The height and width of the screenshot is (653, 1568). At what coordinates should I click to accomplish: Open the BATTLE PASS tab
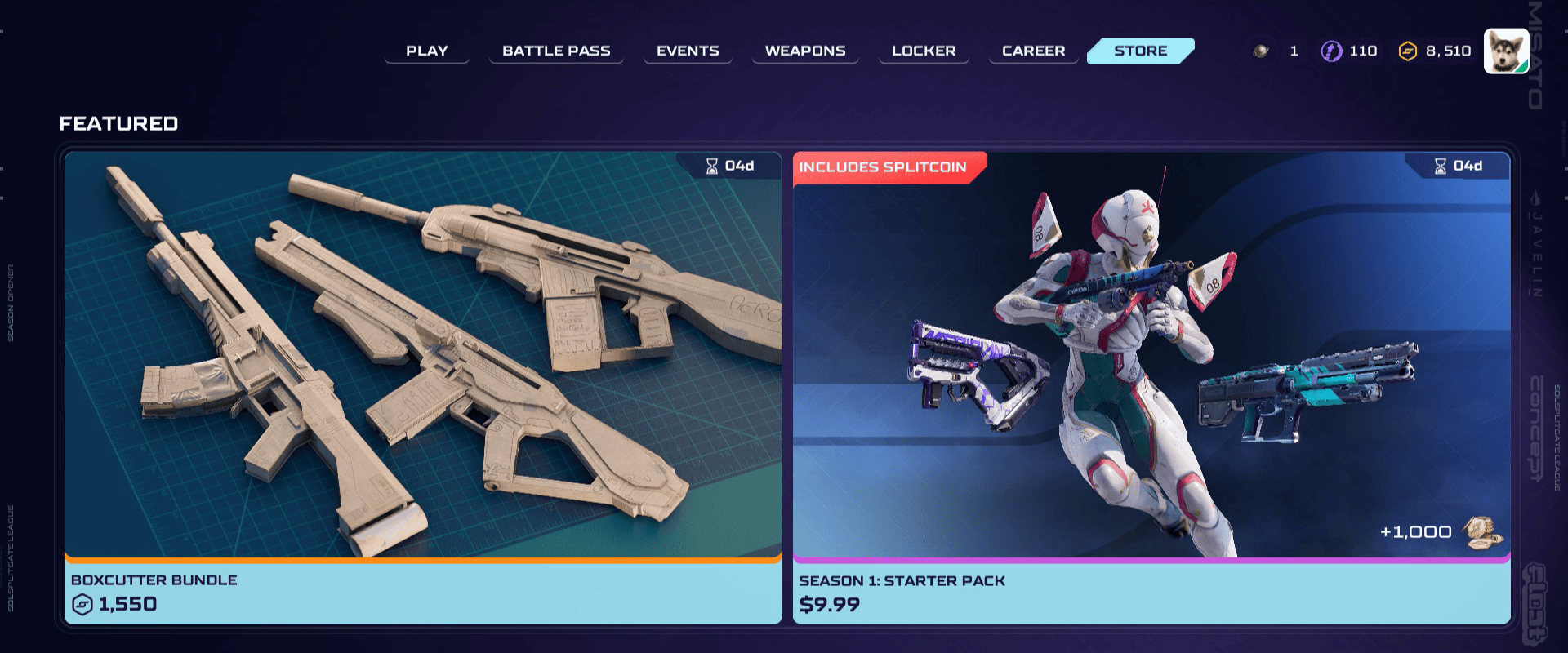click(x=556, y=50)
